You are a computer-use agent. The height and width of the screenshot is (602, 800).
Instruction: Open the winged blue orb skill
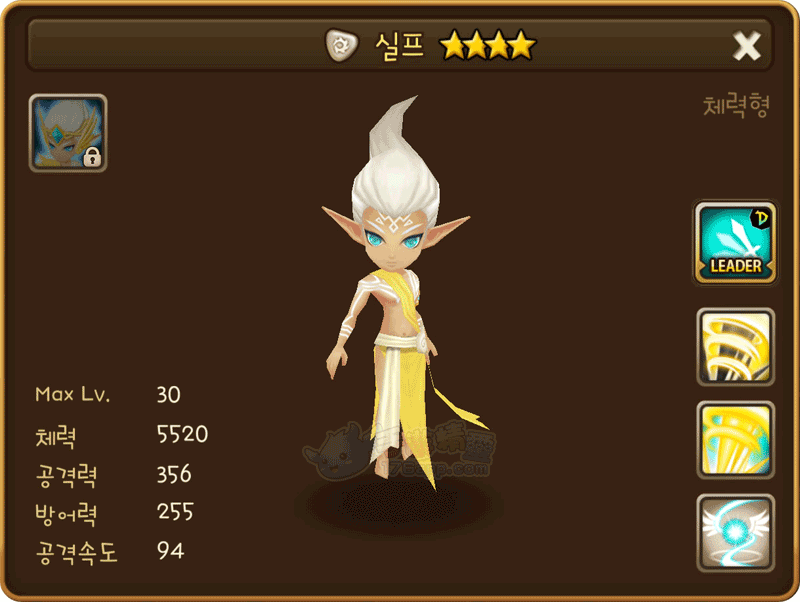point(735,532)
